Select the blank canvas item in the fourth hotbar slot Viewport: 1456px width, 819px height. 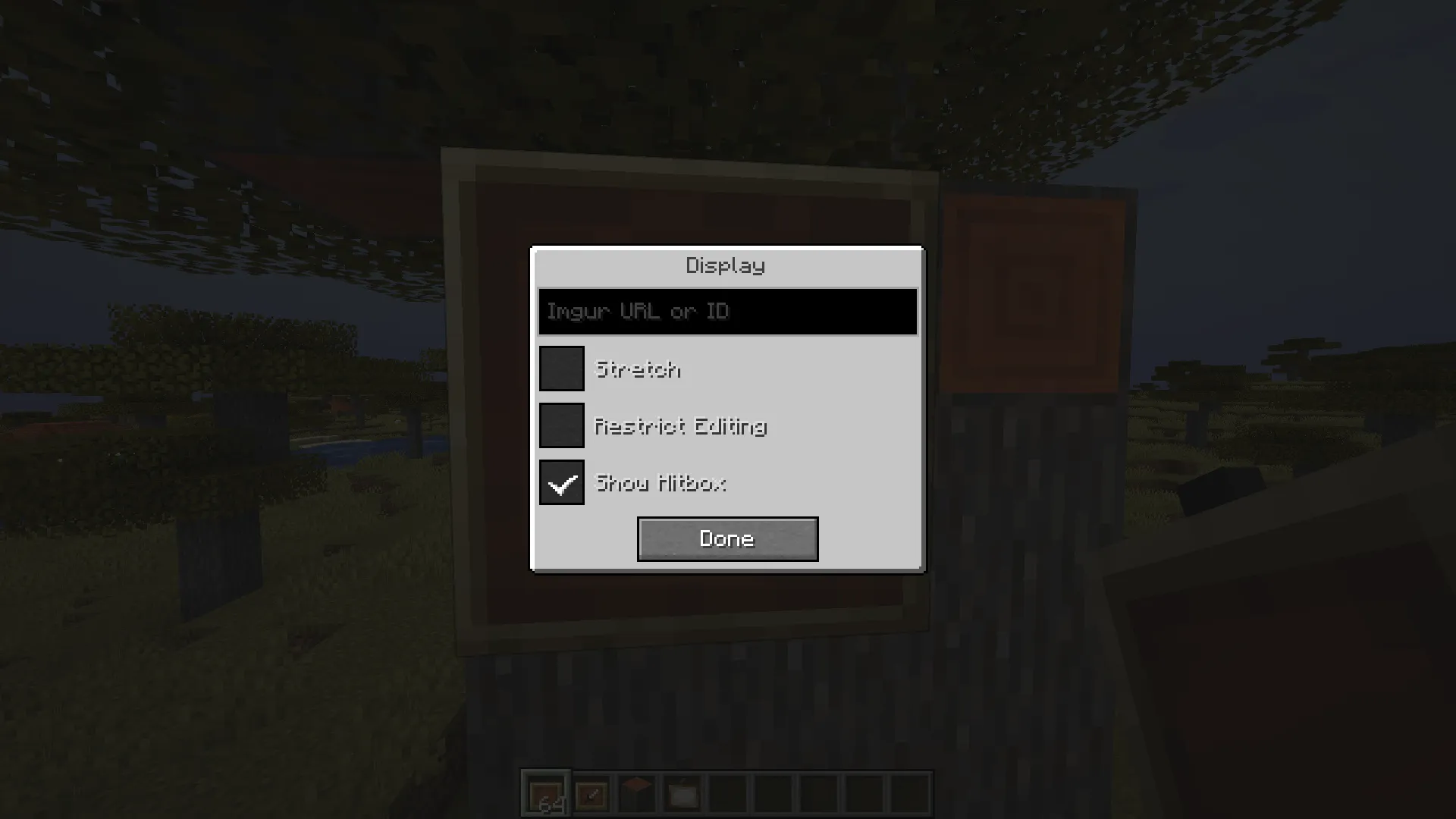[x=682, y=792]
